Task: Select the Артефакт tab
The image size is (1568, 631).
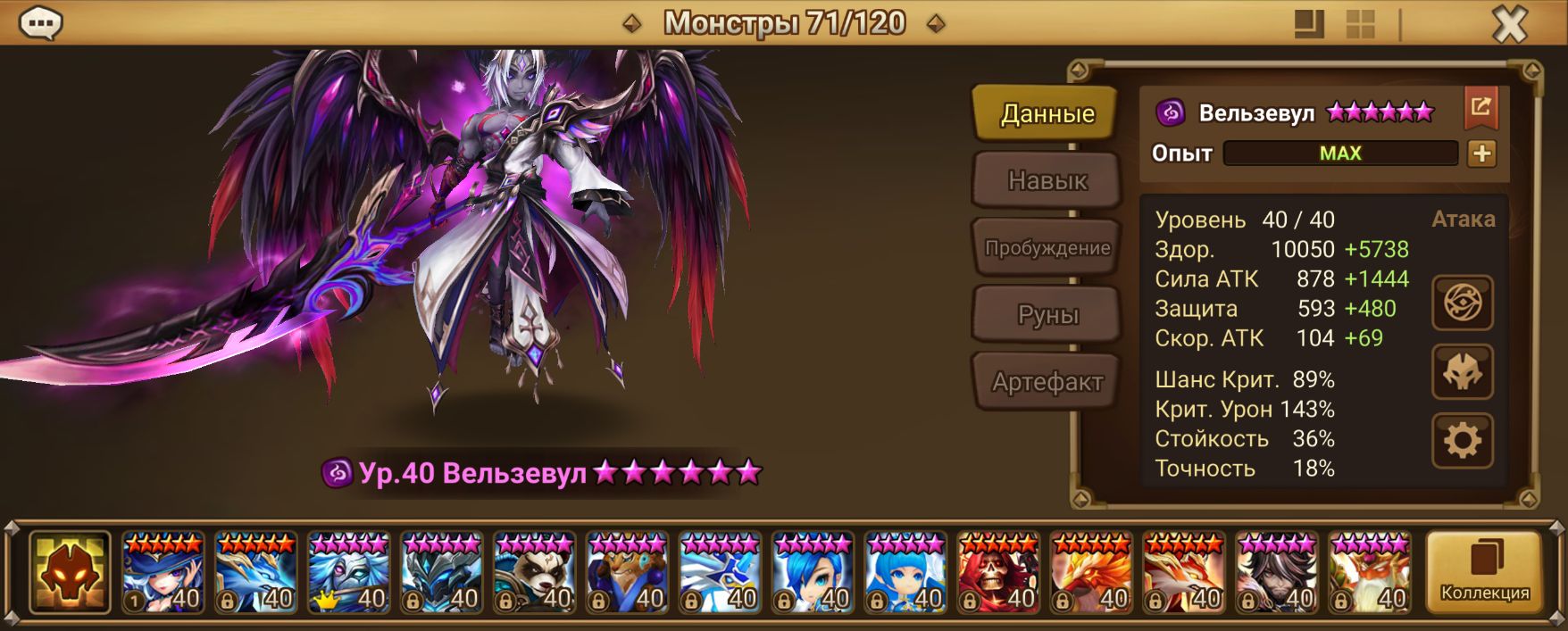Action: click(1047, 382)
